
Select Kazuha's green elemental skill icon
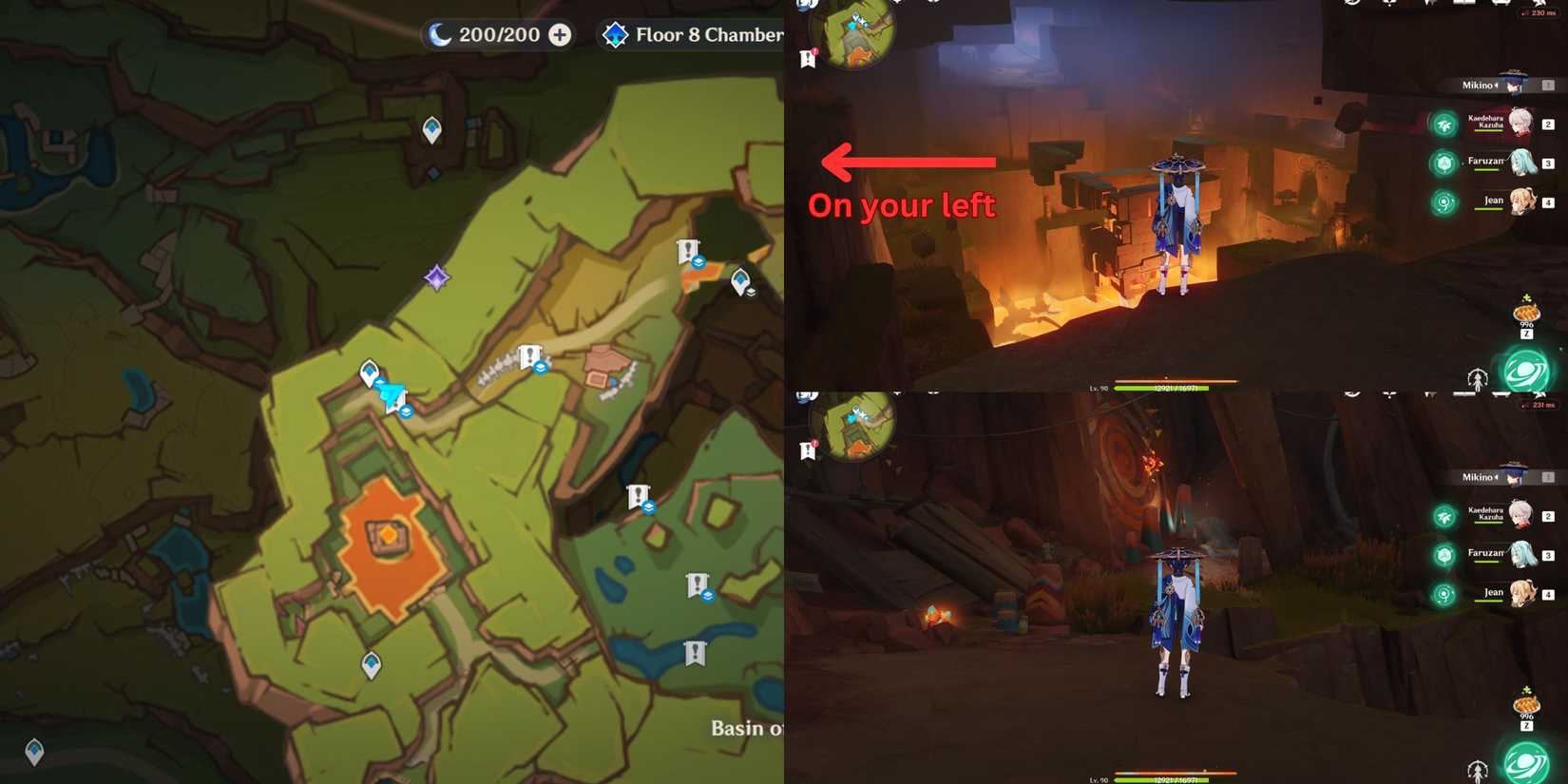1443,124
